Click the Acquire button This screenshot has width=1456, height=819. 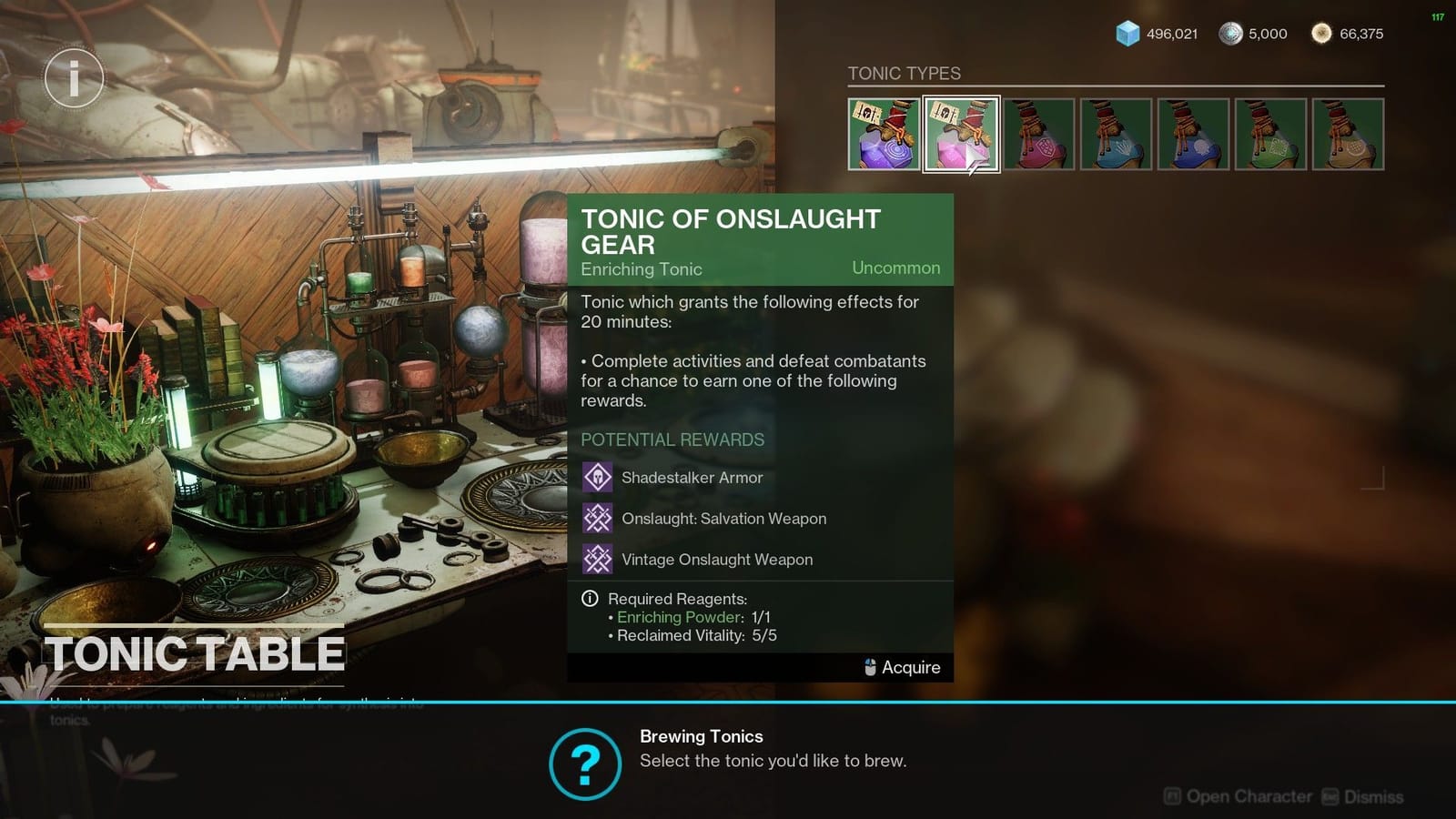[x=910, y=667]
